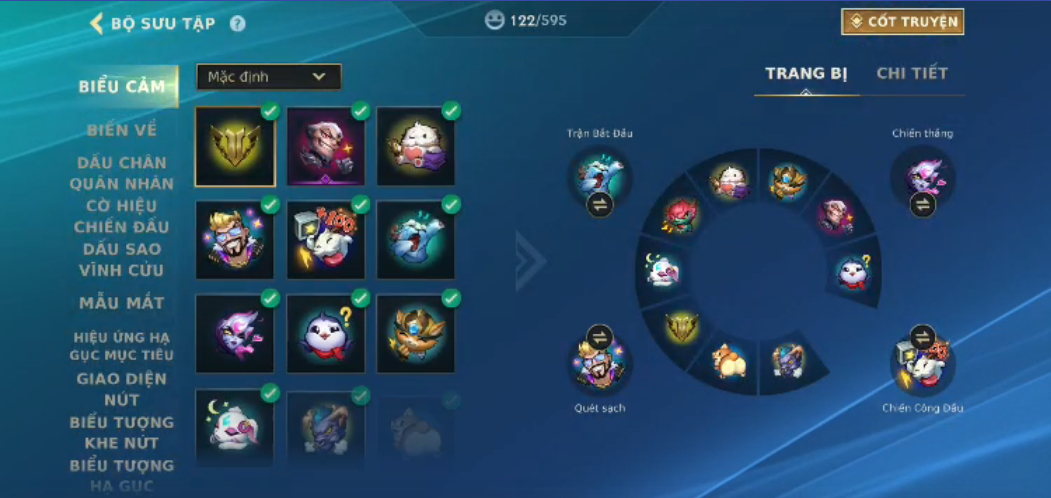Image resolution: width=1051 pixels, height=498 pixels.
Task: Open the Cốt Truyện button
Action: 902,22
